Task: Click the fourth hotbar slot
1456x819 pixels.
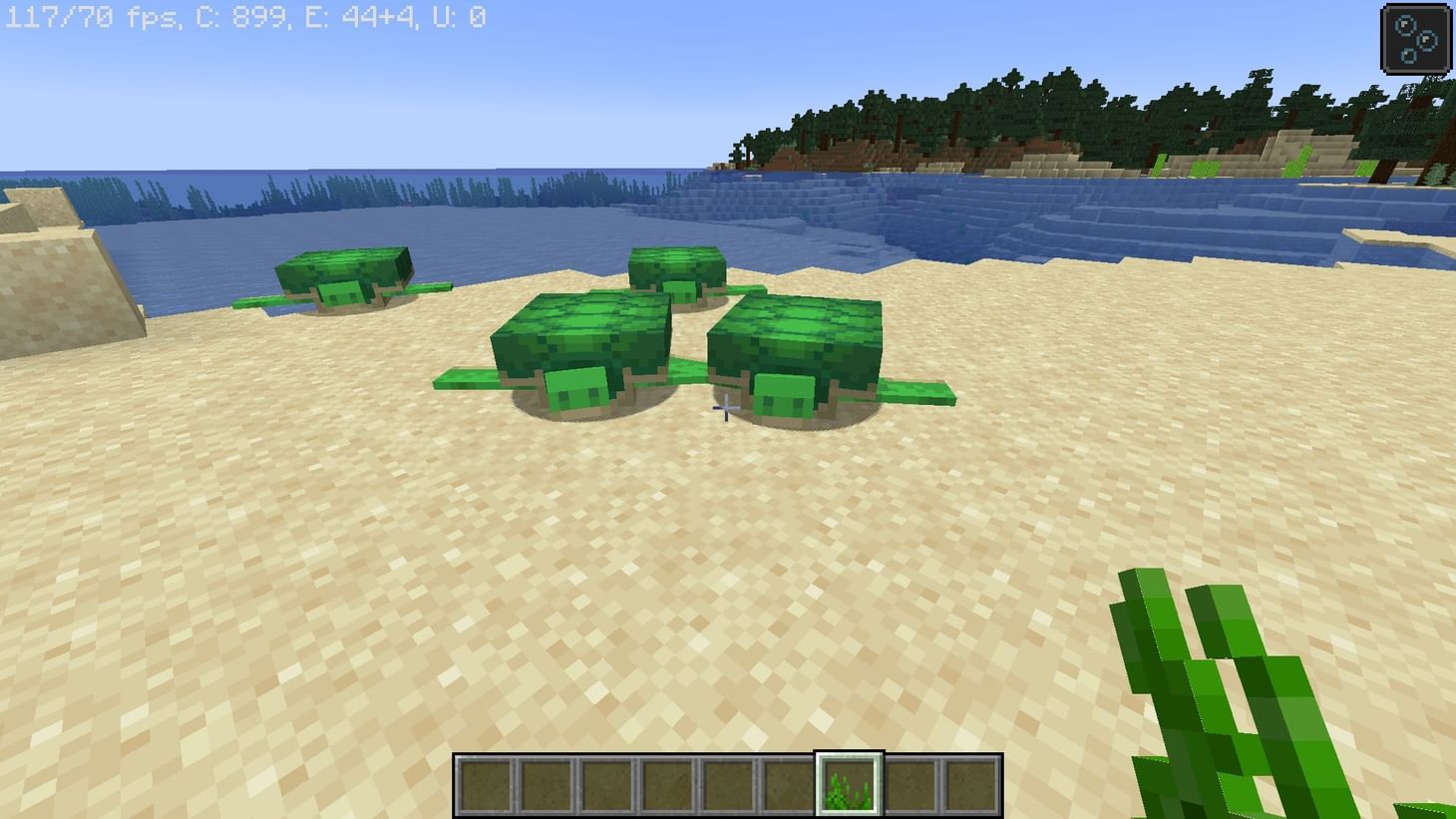Action: click(x=668, y=786)
